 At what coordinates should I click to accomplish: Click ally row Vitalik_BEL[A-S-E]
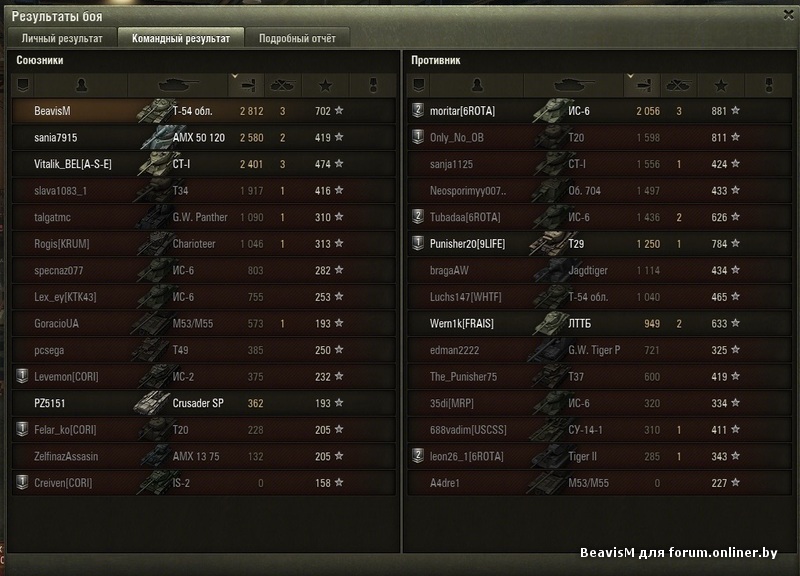coord(204,164)
